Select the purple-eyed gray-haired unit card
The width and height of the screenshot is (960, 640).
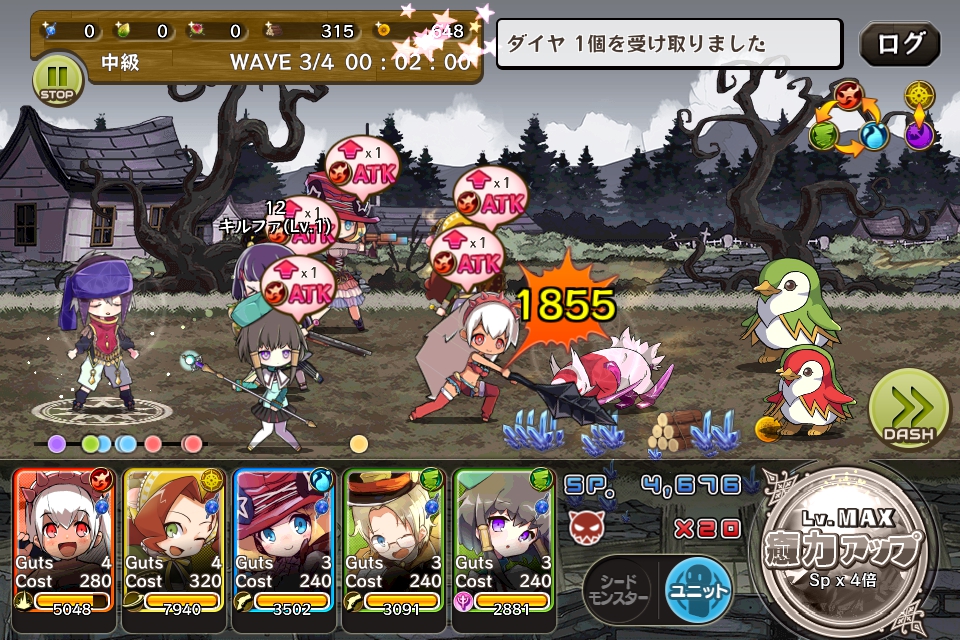[x=503, y=540]
